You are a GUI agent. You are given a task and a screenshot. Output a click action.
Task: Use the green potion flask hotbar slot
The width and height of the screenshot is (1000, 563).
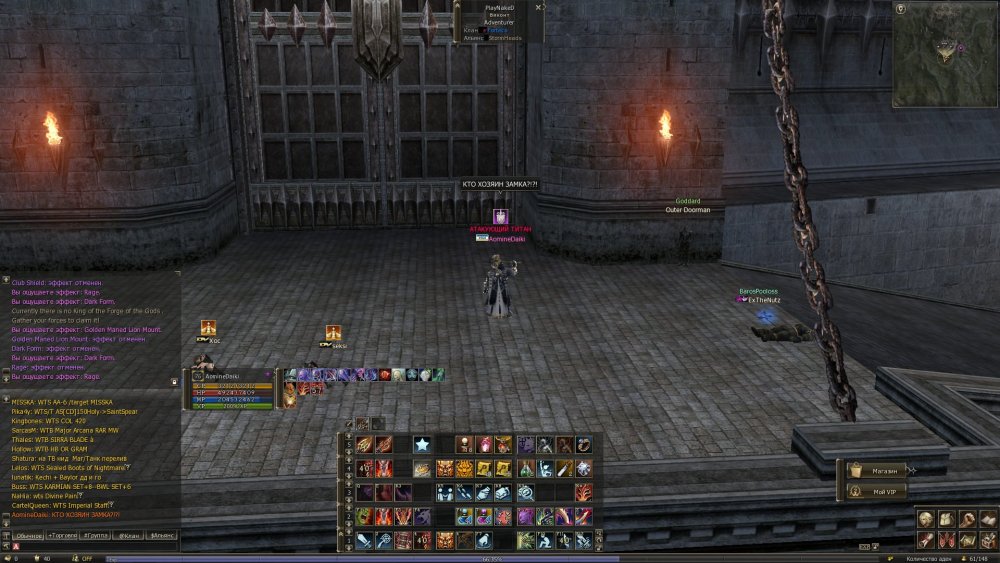point(525,468)
